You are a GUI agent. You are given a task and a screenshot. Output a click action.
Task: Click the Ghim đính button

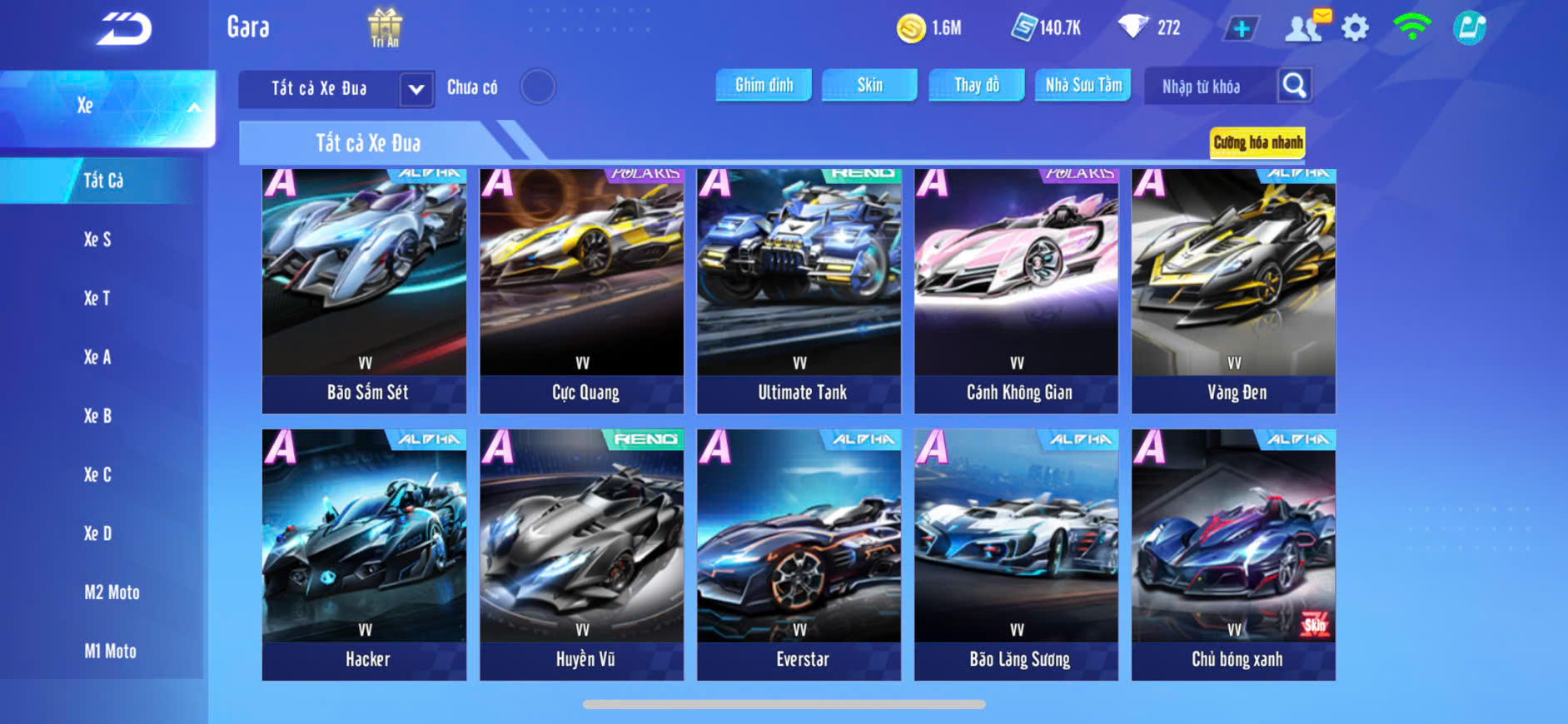764,85
